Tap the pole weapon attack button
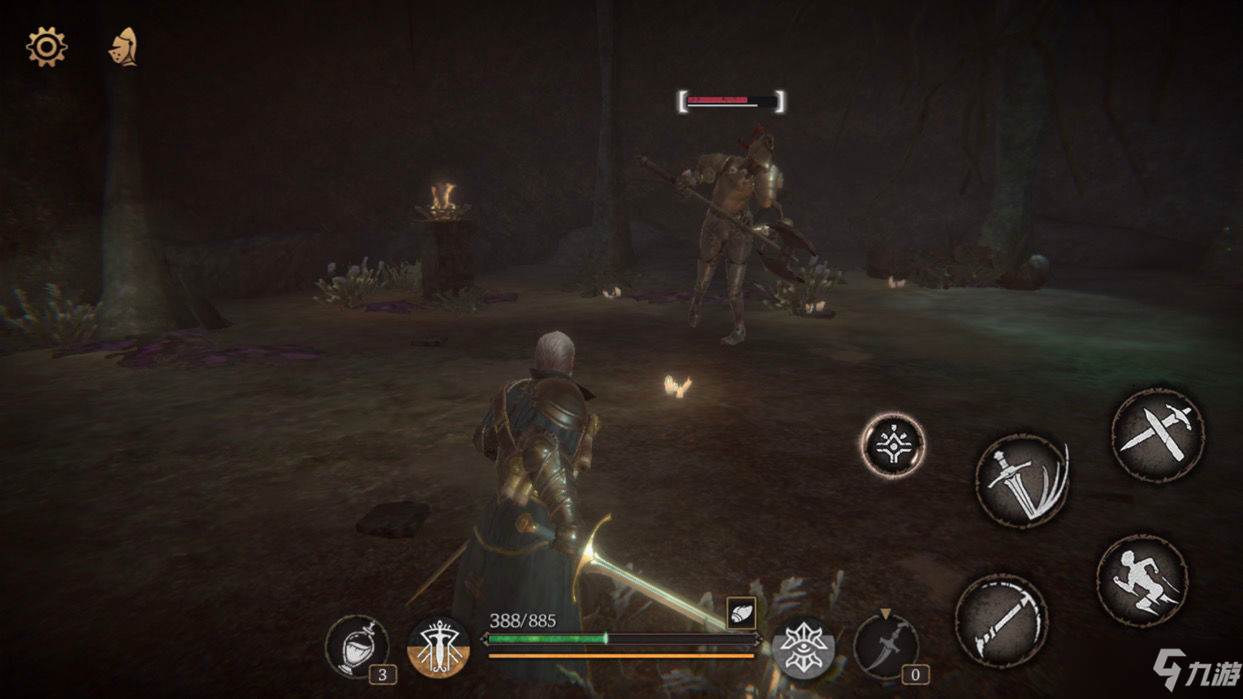 tap(1001, 620)
